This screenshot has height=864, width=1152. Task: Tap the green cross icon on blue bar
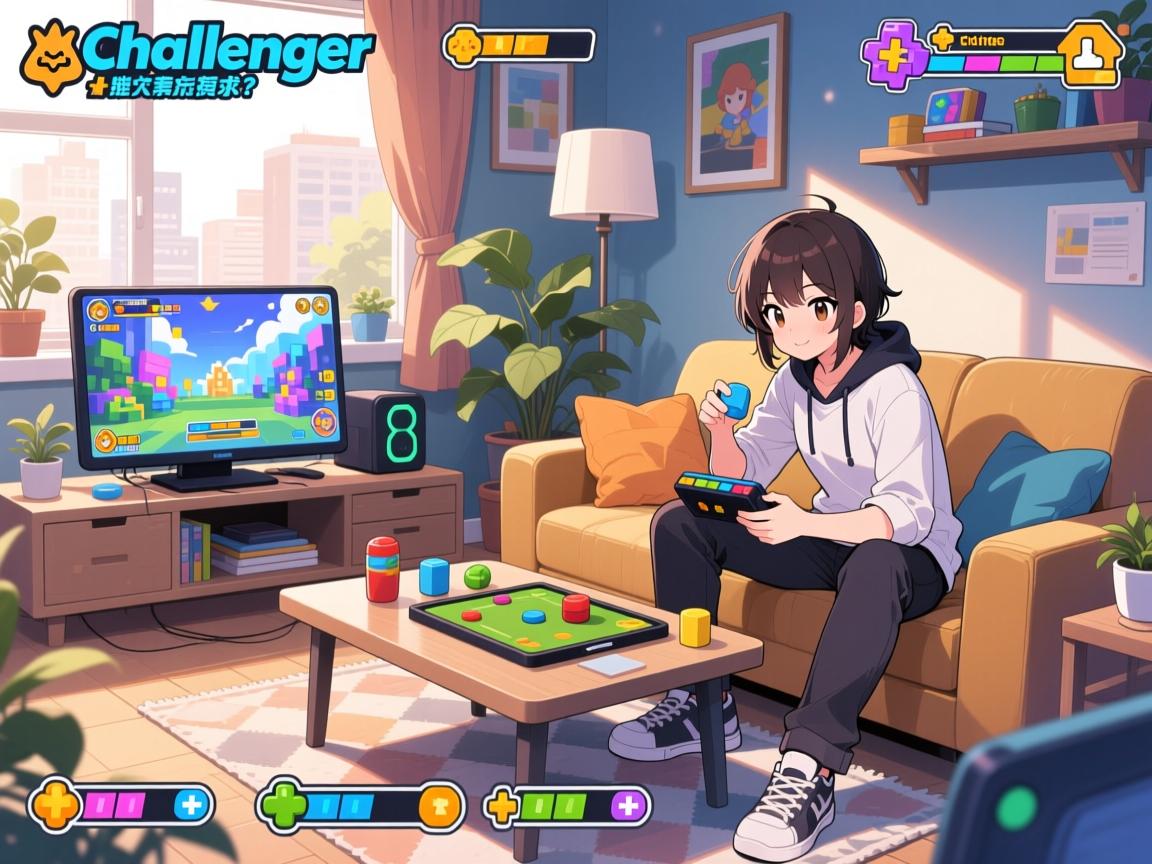coord(281,806)
